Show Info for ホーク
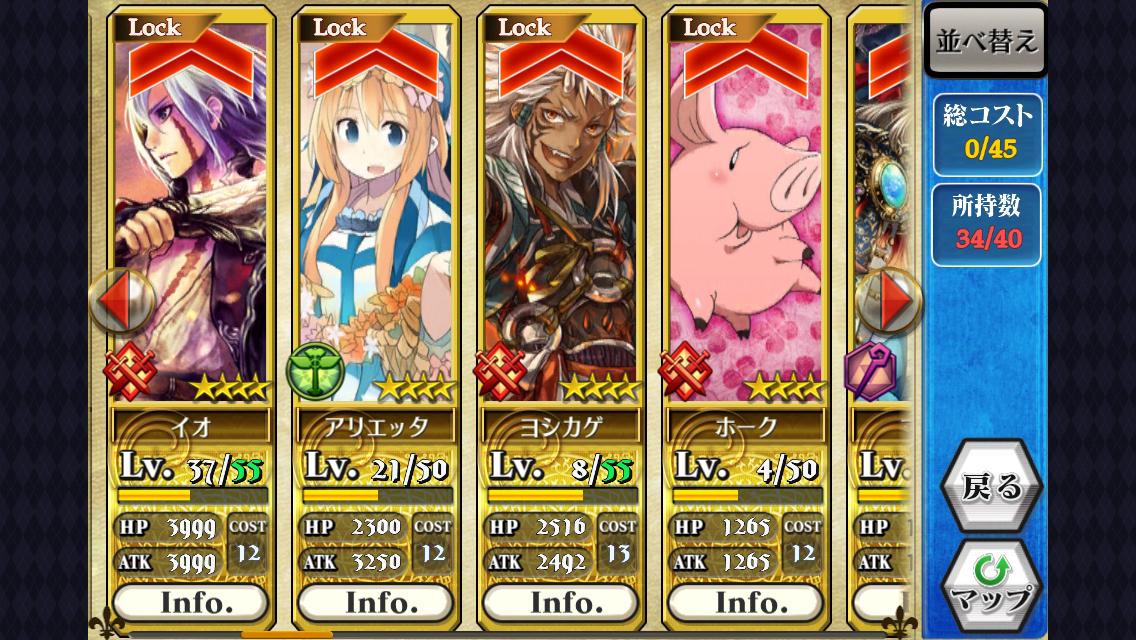Viewport: 1136px width, 640px height. tap(745, 602)
